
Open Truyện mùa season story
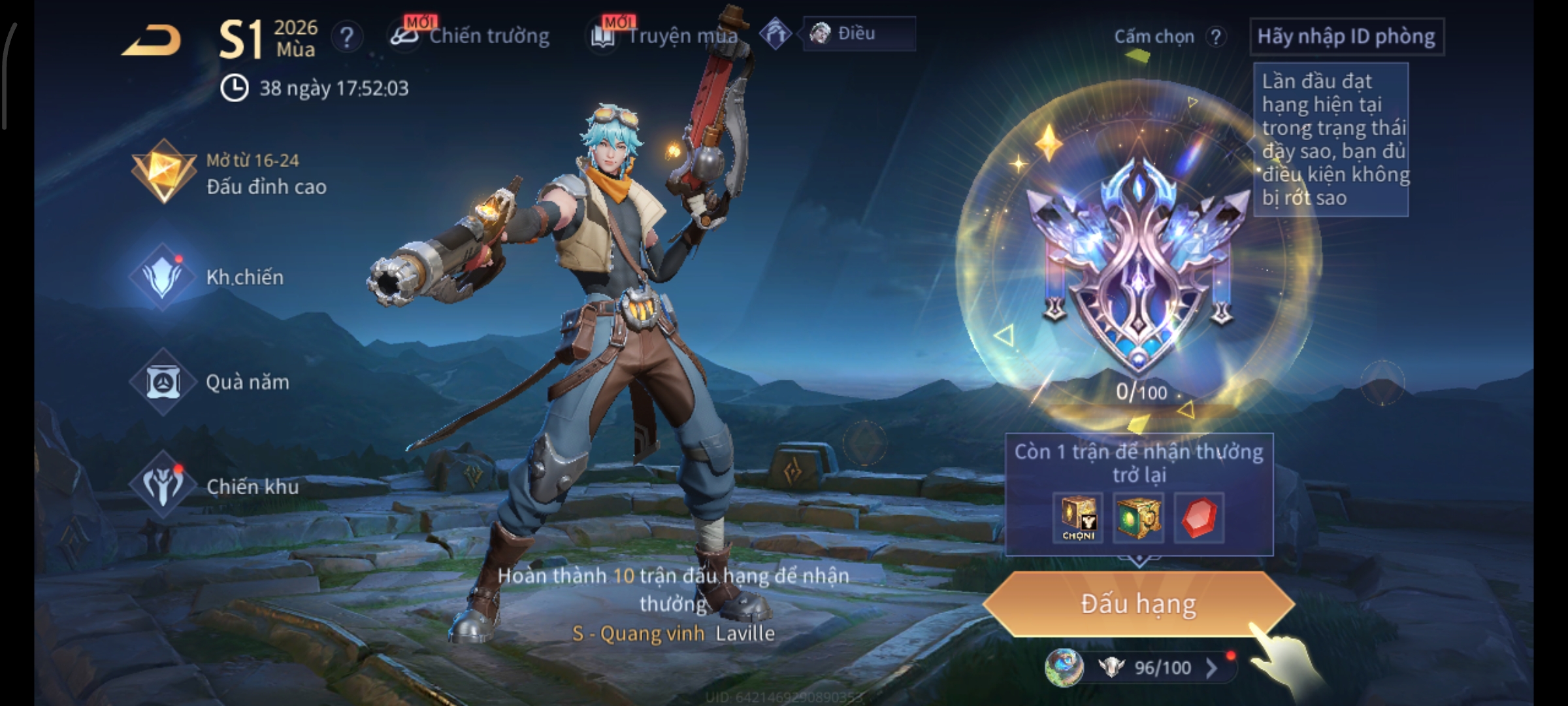pyautogui.click(x=666, y=35)
